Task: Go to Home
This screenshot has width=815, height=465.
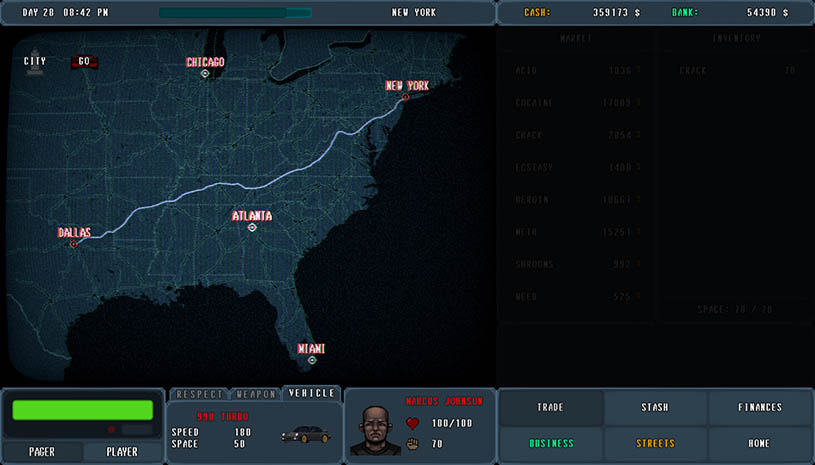Action: pyautogui.click(x=760, y=443)
